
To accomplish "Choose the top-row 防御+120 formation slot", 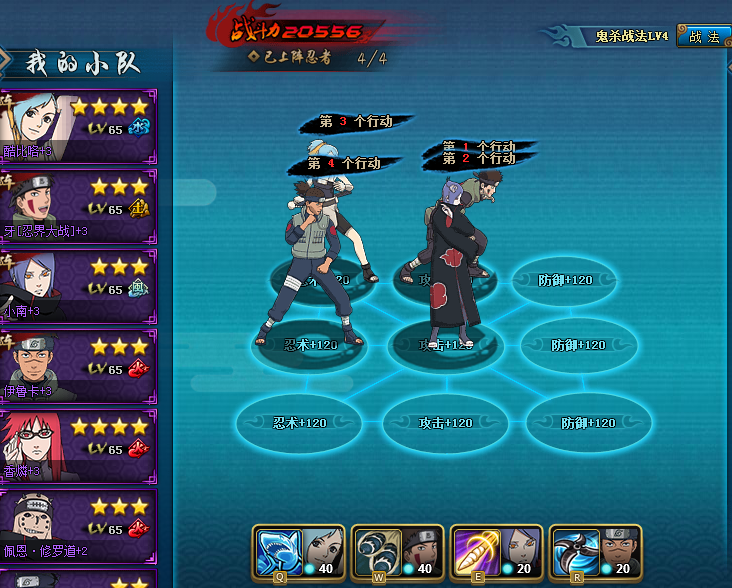I will tap(565, 280).
